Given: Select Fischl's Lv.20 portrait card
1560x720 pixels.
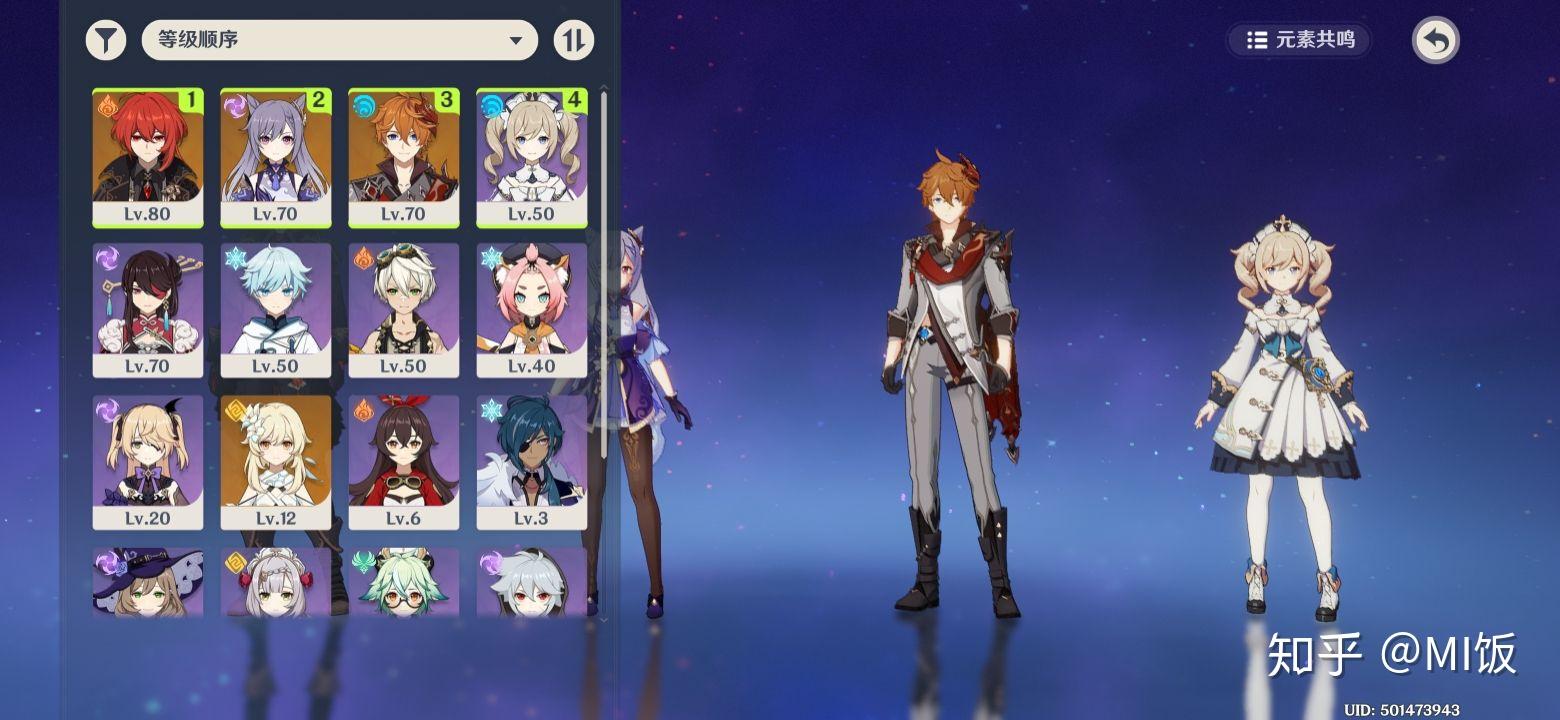Looking at the screenshot, I should [148, 462].
